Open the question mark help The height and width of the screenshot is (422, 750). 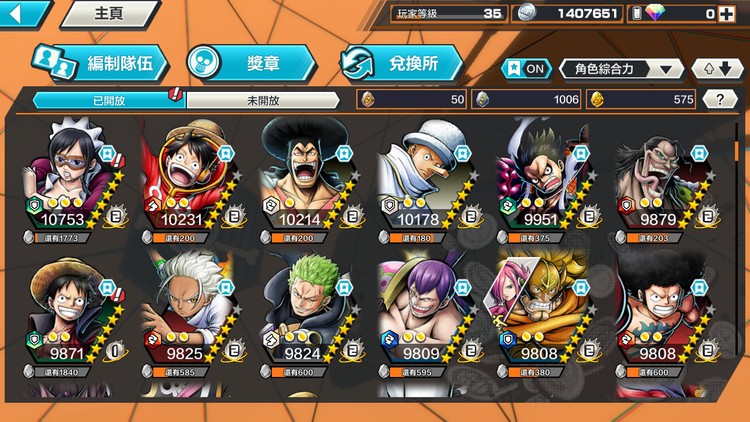tap(720, 99)
